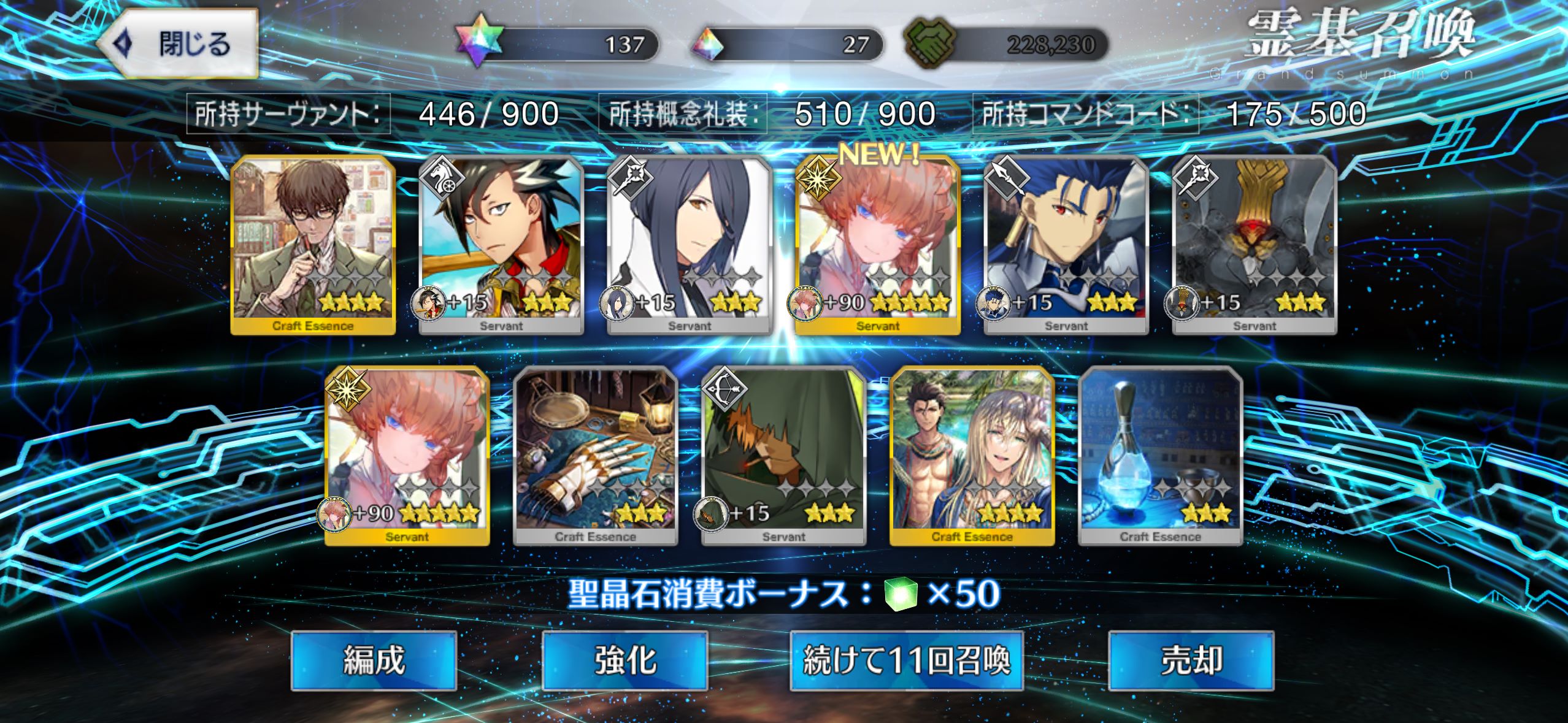
Task: Select the NEW five-star servant card
Action: point(877,245)
